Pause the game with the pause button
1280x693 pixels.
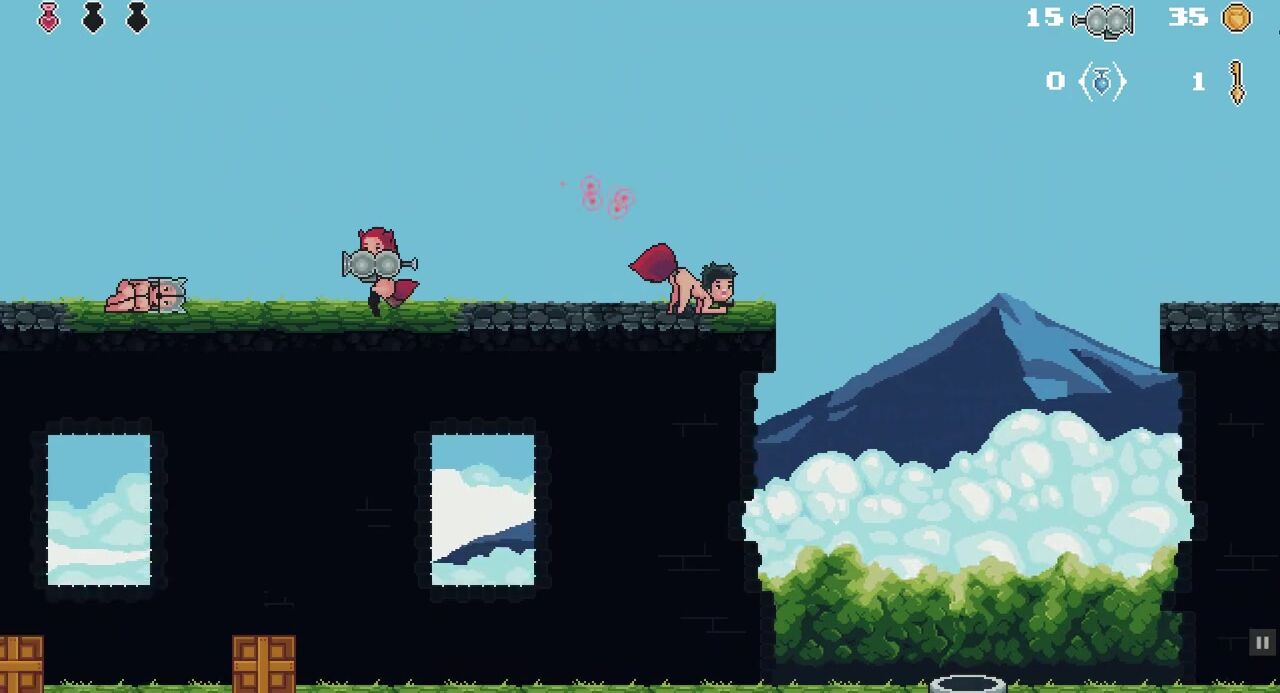(x=1262, y=643)
